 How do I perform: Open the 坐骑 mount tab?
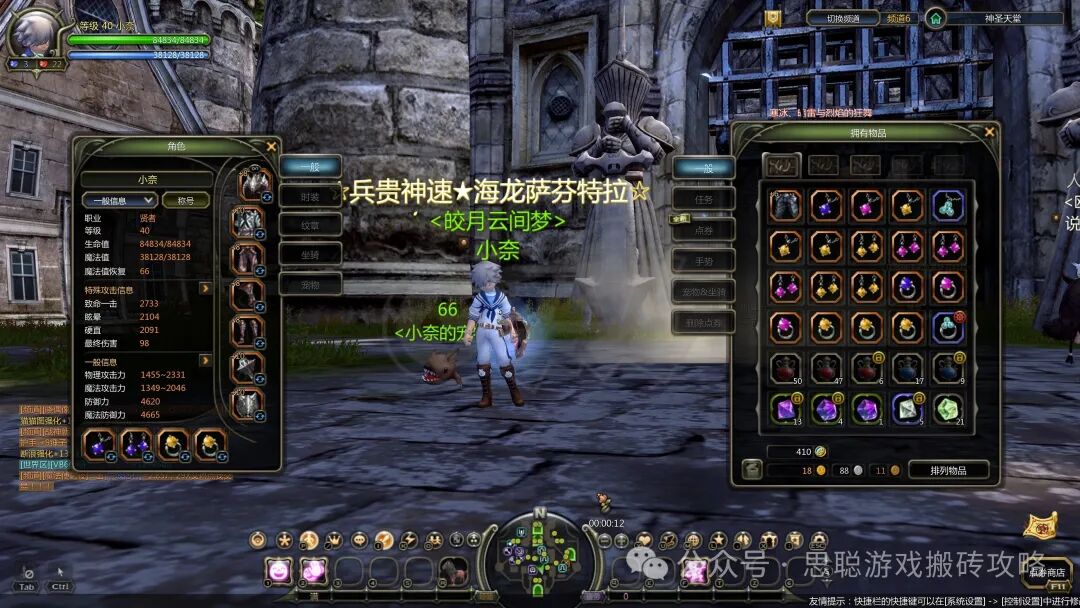click(x=311, y=255)
